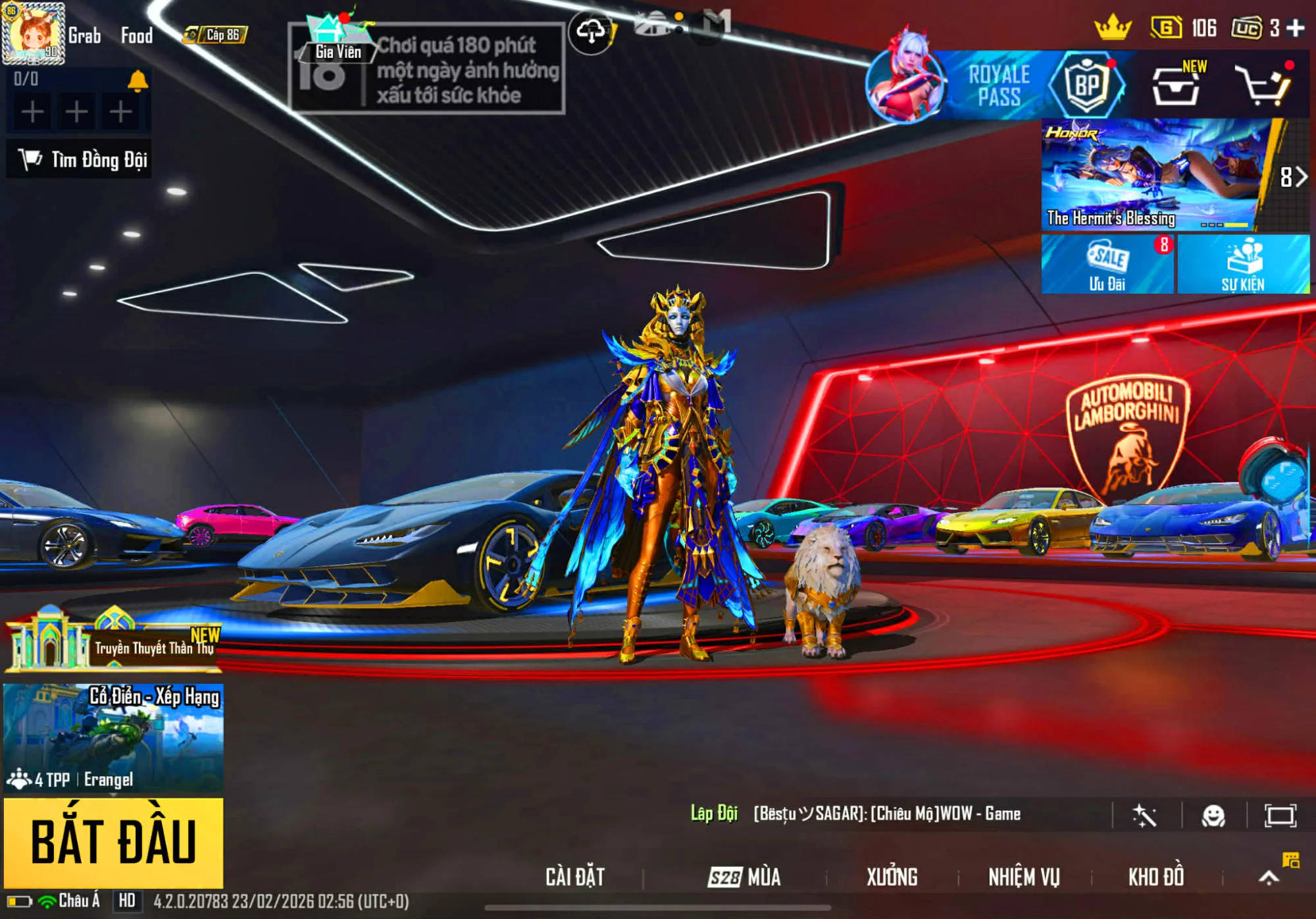Open Truyền Thuyết Thần Thụ event banner
This screenshot has height=919, width=1316.
(113, 642)
